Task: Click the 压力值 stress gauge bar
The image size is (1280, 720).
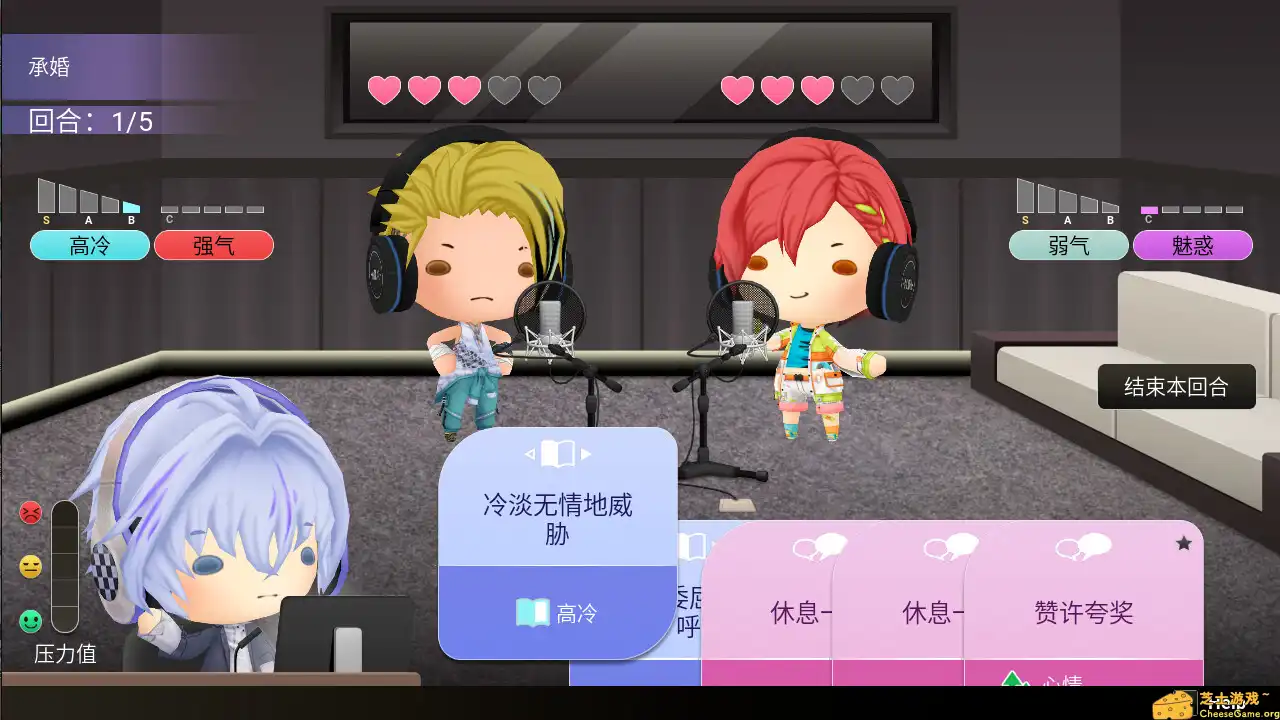Action: click(64, 565)
